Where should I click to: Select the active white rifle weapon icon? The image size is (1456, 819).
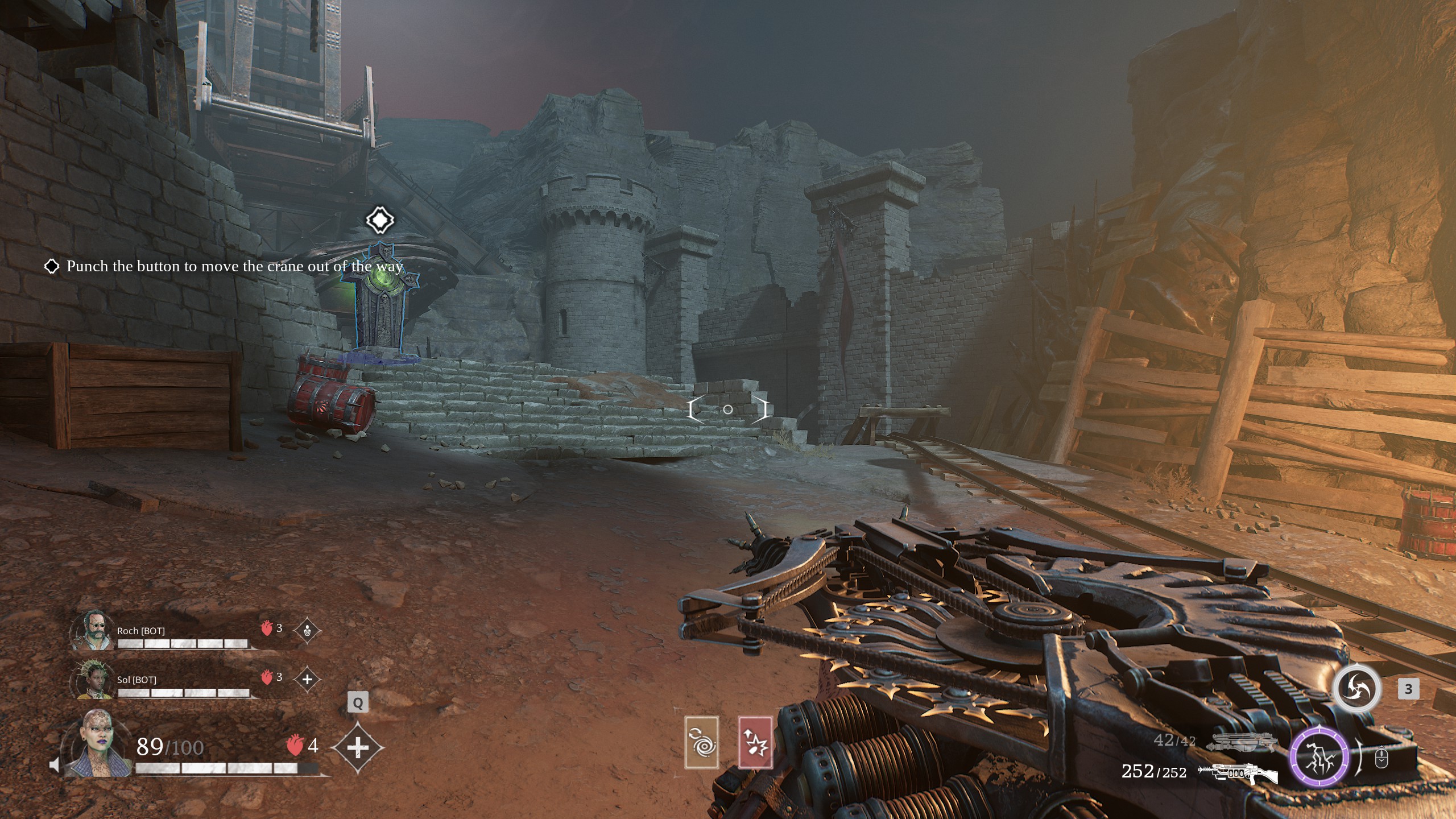click(1237, 773)
